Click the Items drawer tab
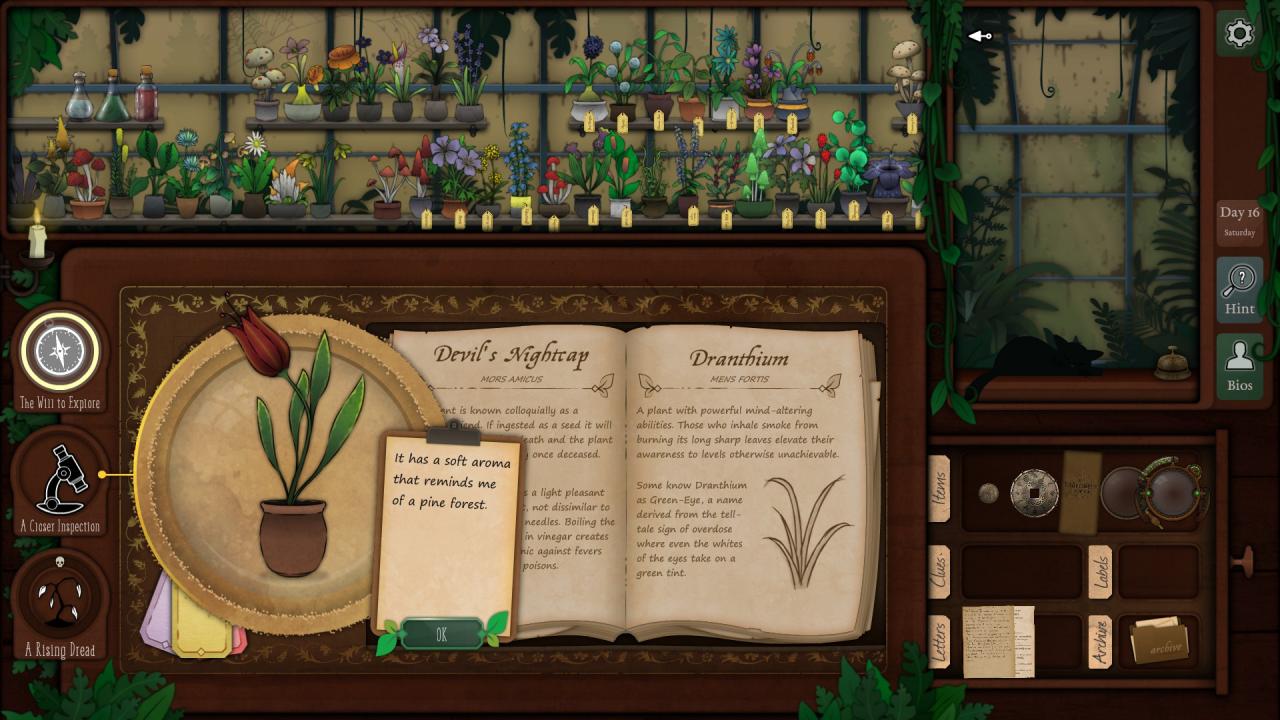Viewport: 1280px width, 720px height. (939, 489)
